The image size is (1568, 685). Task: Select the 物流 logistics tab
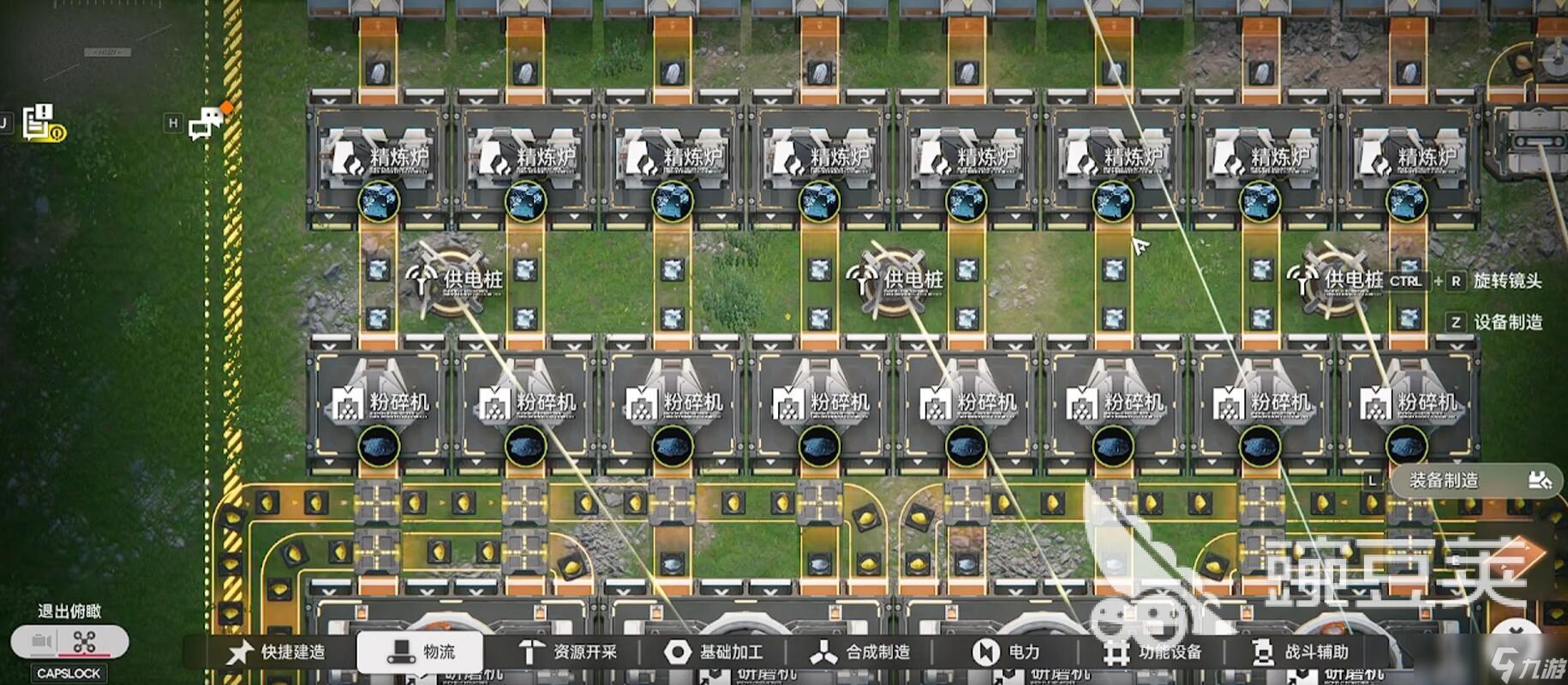tap(420, 652)
